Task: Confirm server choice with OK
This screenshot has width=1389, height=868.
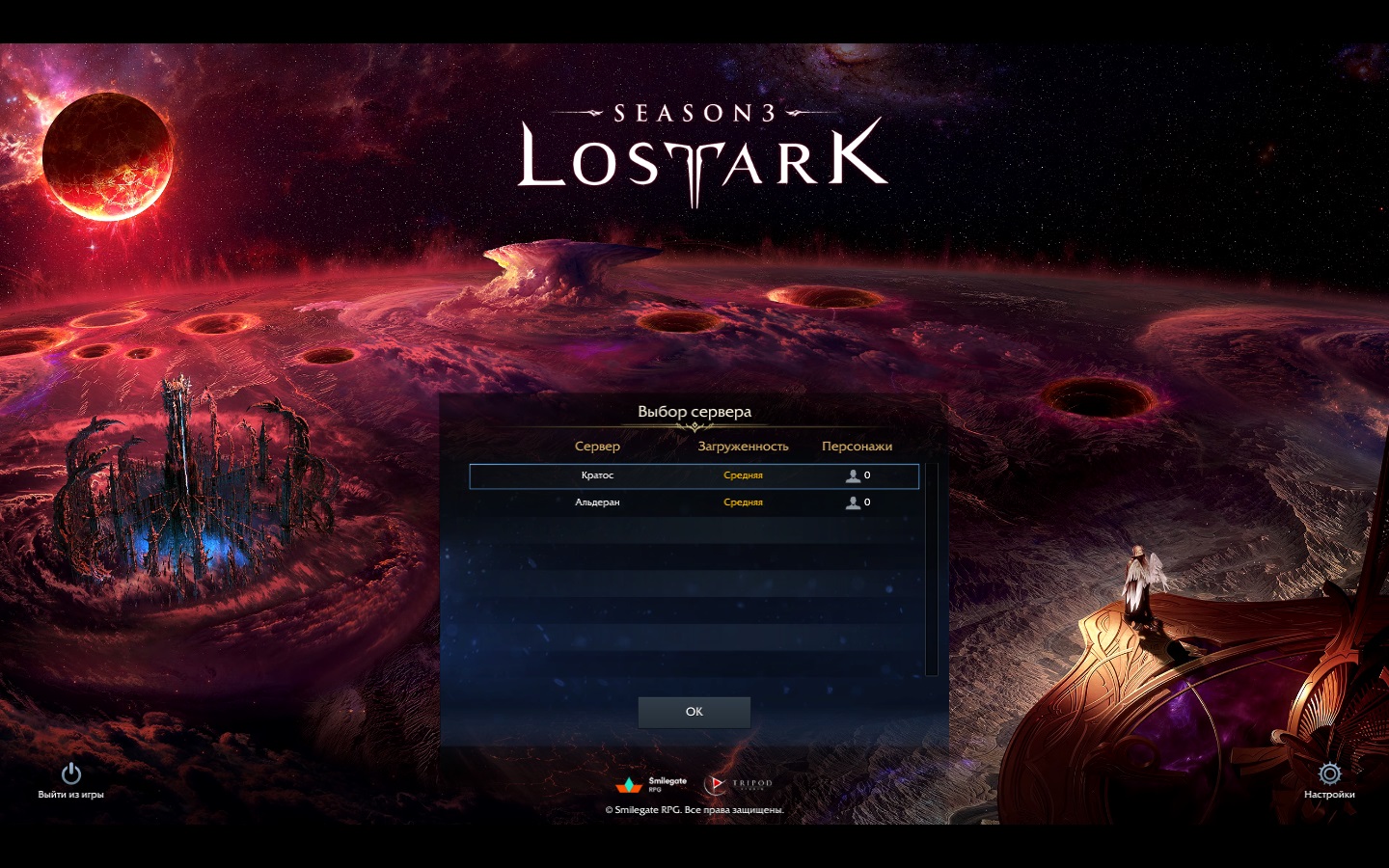Action: coord(694,712)
